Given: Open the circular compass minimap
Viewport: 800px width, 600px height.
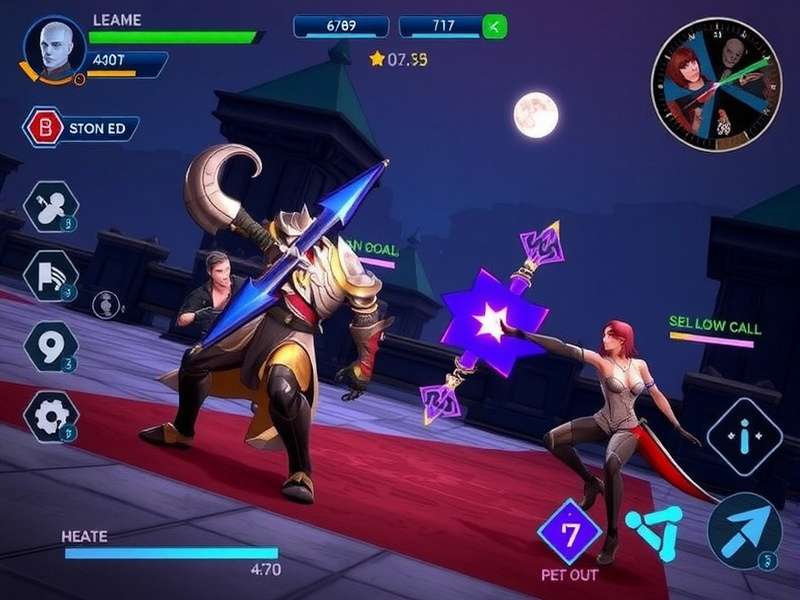Looking at the screenshot, I should point(715,84).
